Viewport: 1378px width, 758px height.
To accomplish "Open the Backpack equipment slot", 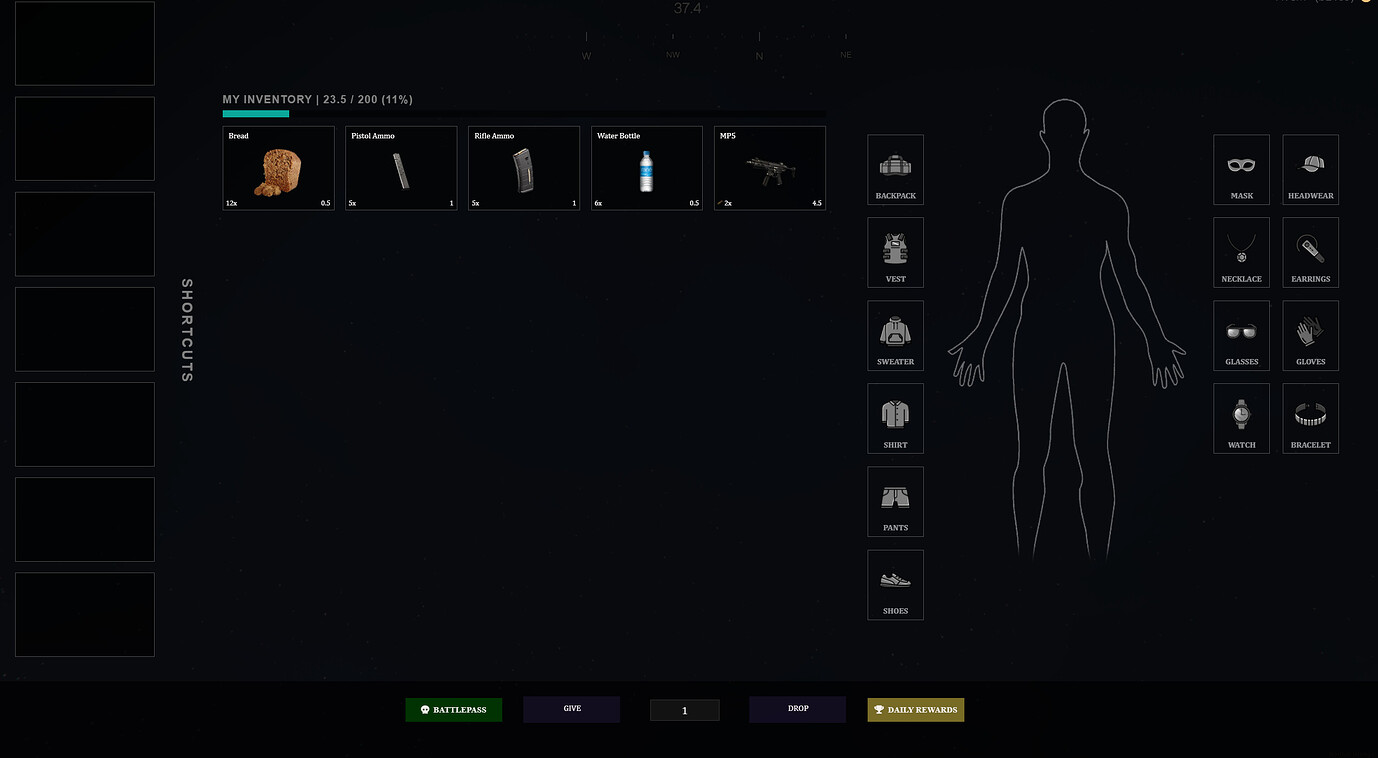I will pos(895,169).
